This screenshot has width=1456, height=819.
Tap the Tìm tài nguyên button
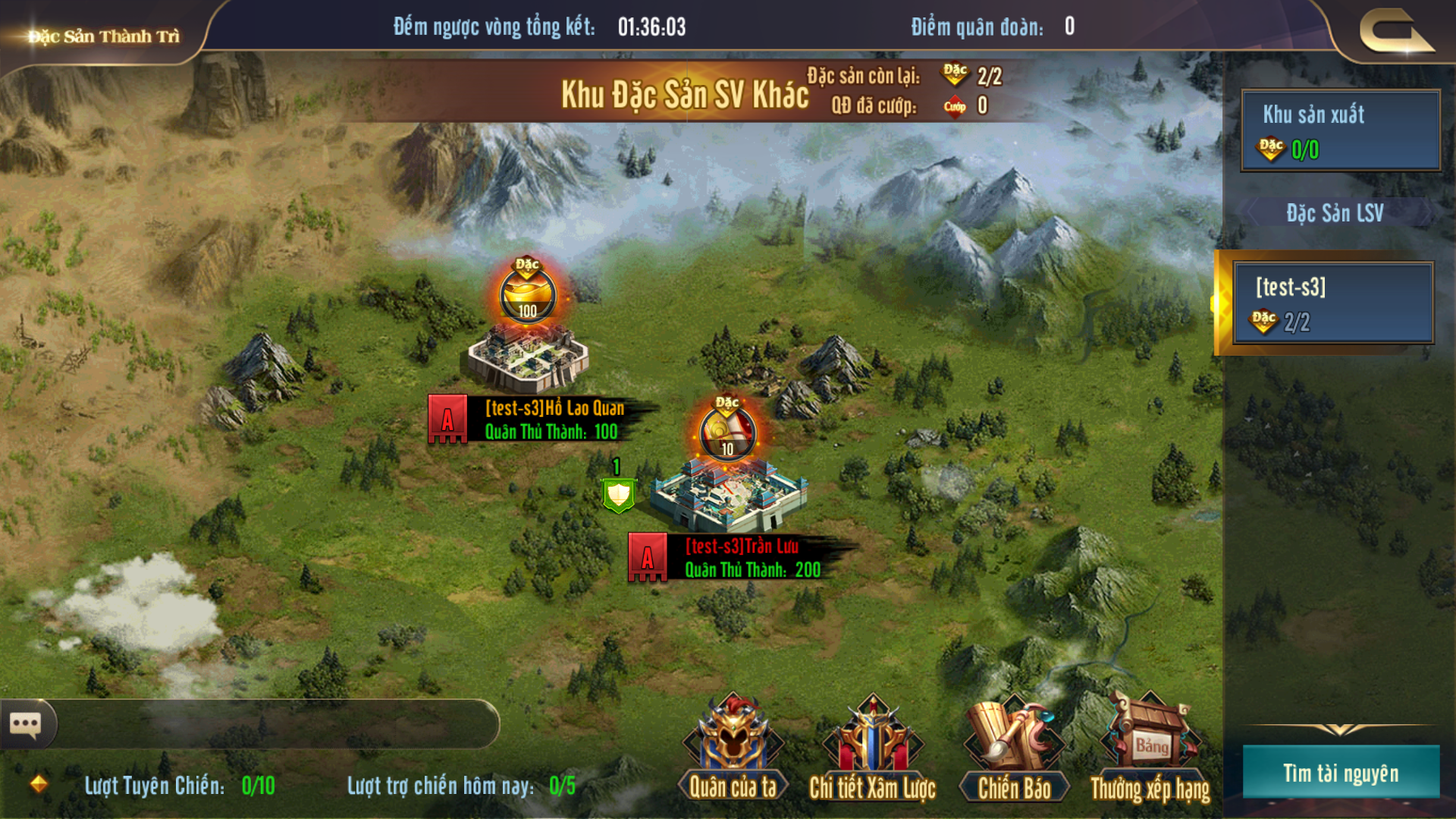(1340, 773)
